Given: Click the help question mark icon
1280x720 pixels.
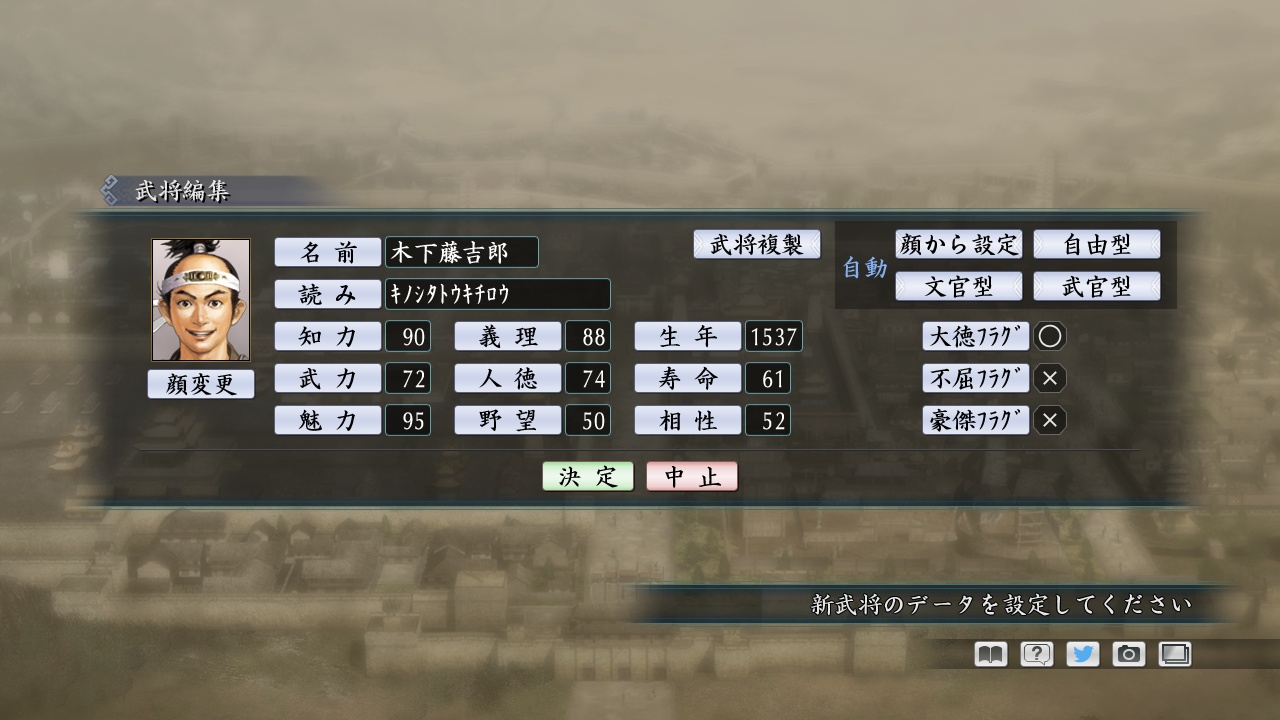Looking at the screenshot, I should 1035,654.
